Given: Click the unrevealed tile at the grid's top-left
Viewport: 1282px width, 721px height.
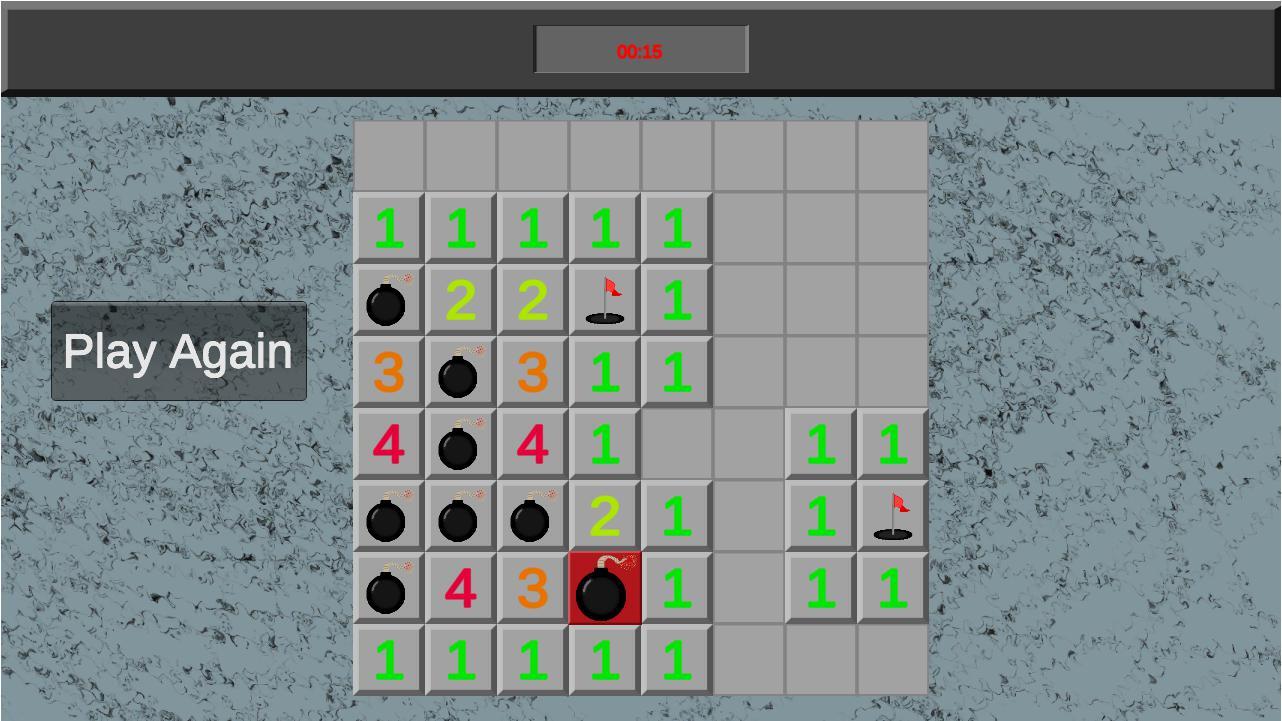Looking at the screenshot, I should point(388,155).
